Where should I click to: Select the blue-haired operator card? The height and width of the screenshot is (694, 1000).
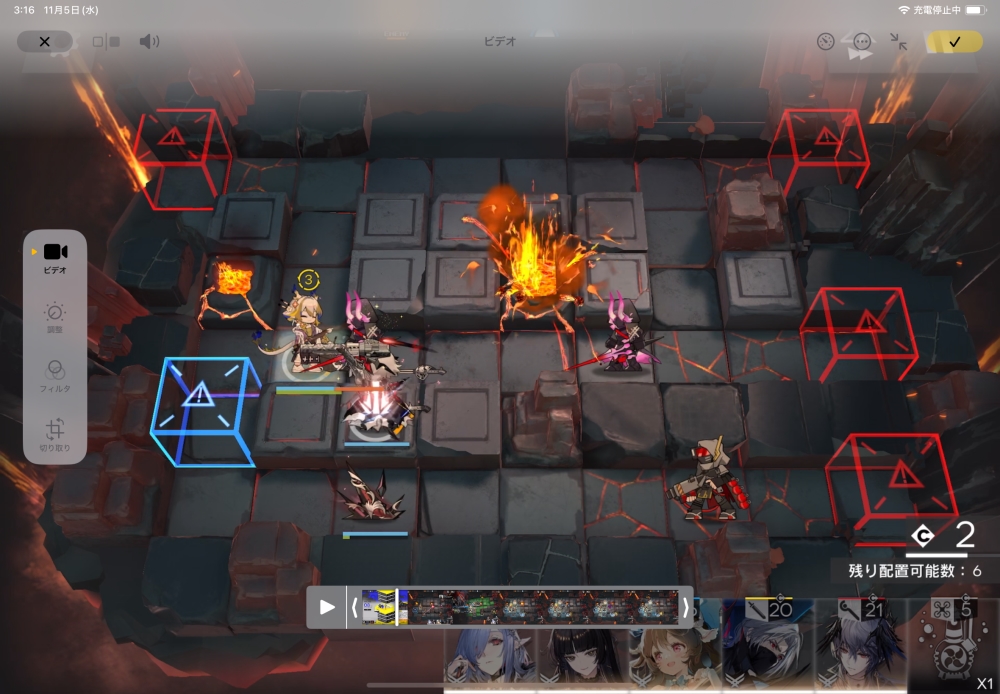(x=490, y=655)
